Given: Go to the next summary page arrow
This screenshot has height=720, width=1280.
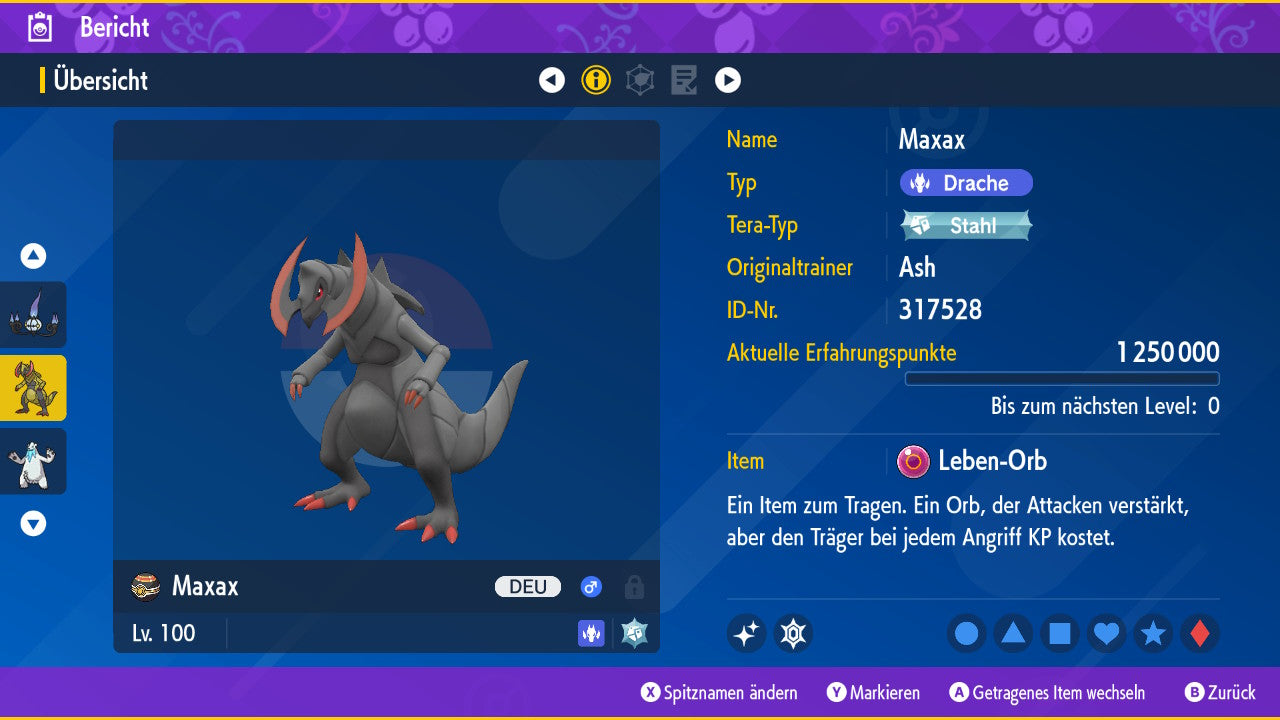Looking at the screenshot, I should click(x=728, y=80).
